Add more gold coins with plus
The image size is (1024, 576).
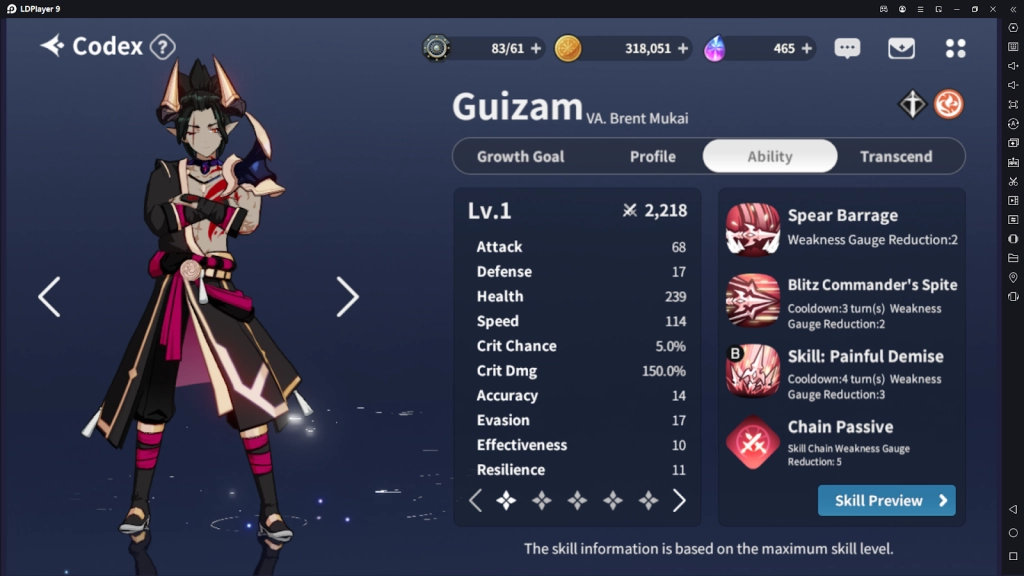tap(683, 48)
